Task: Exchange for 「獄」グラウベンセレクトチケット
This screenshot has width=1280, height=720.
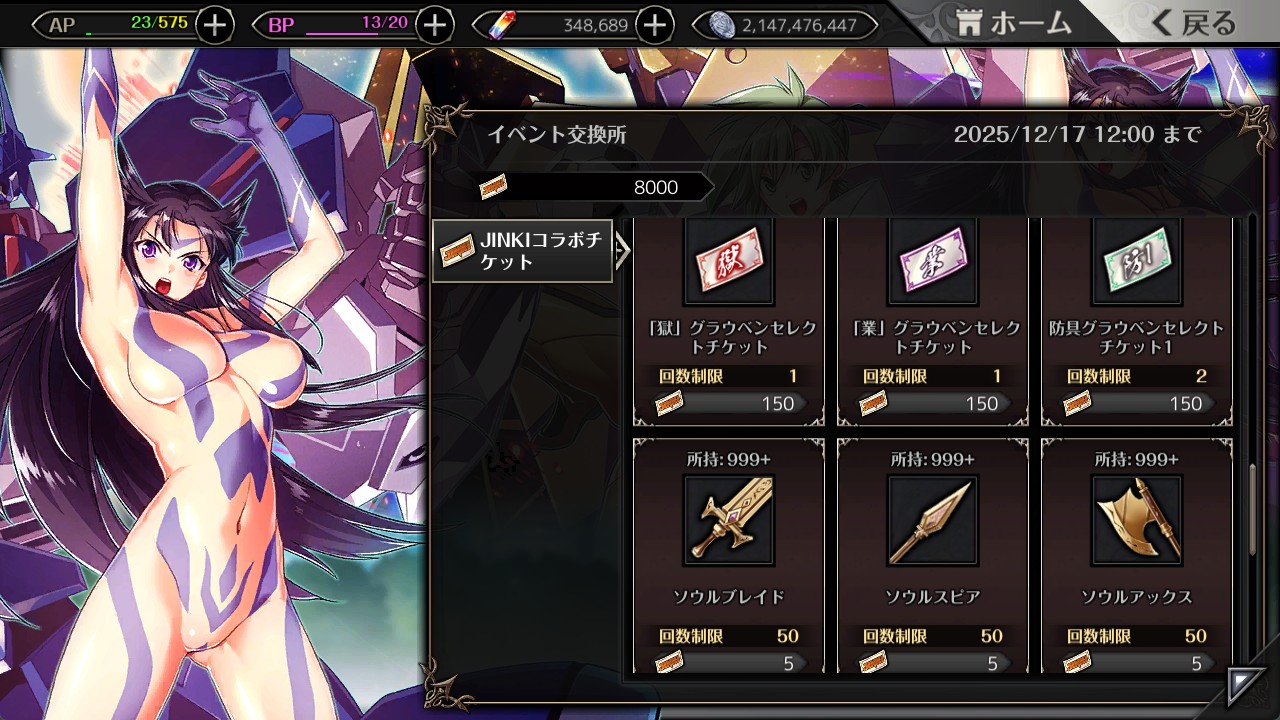Action: coord(729,320)
